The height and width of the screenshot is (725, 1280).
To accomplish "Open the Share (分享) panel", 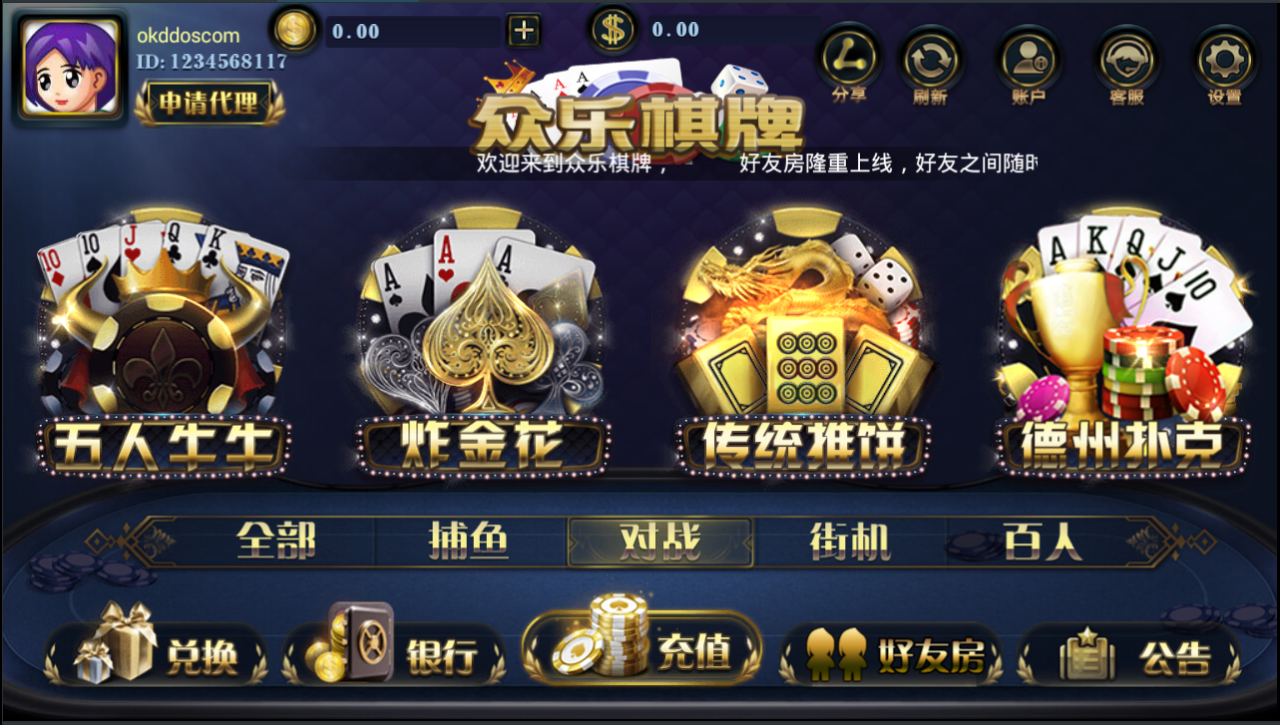I will click(848, 62).
